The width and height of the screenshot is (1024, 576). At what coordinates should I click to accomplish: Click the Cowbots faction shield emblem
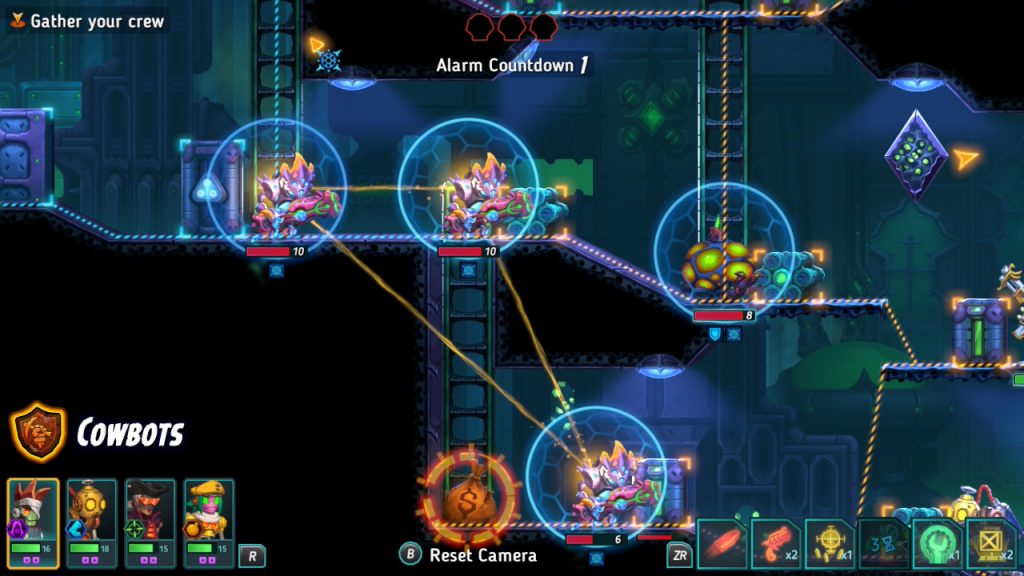pos(38,432)
